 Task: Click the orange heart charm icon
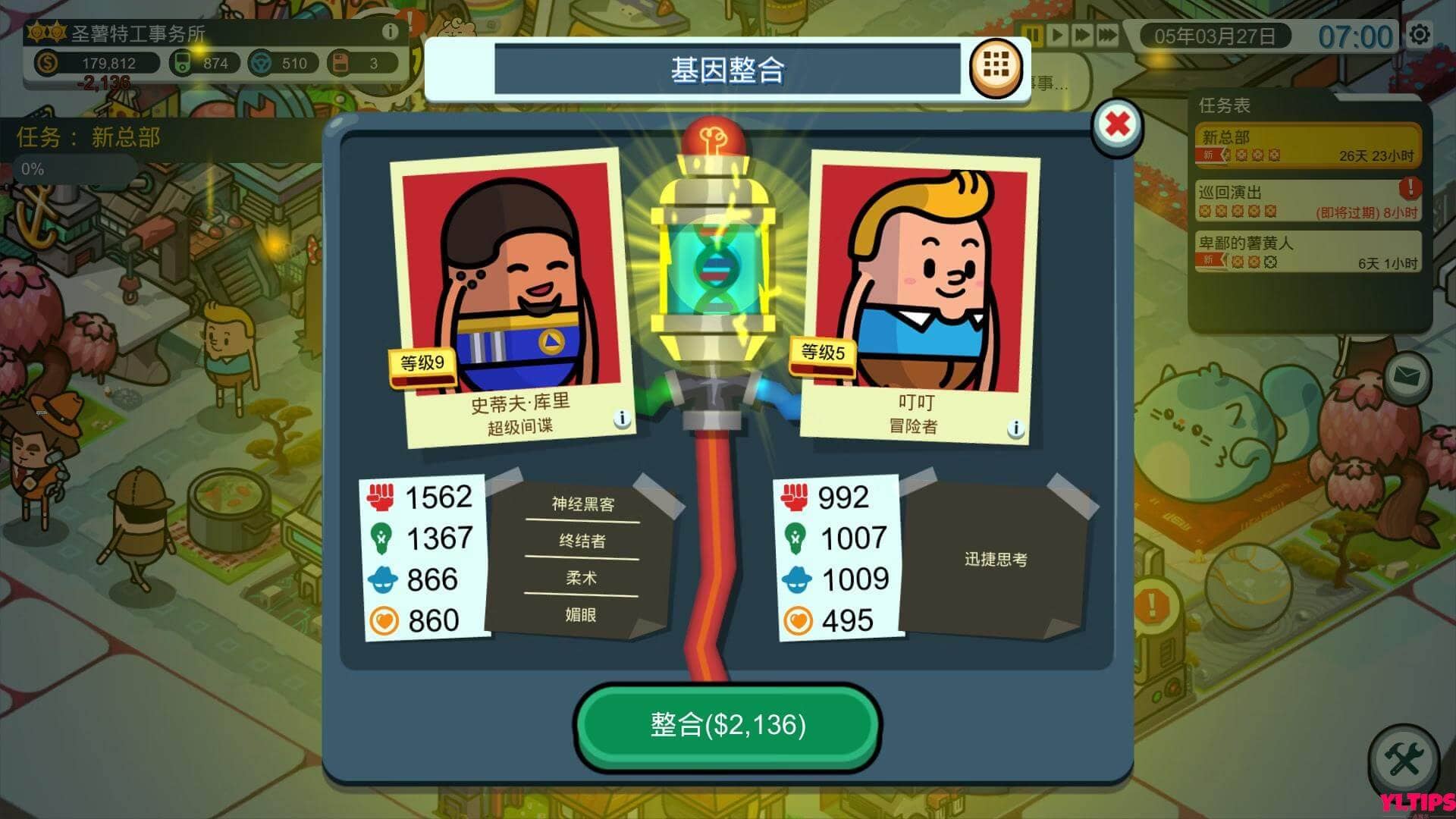pyautogui.click(x=383, y=618)
